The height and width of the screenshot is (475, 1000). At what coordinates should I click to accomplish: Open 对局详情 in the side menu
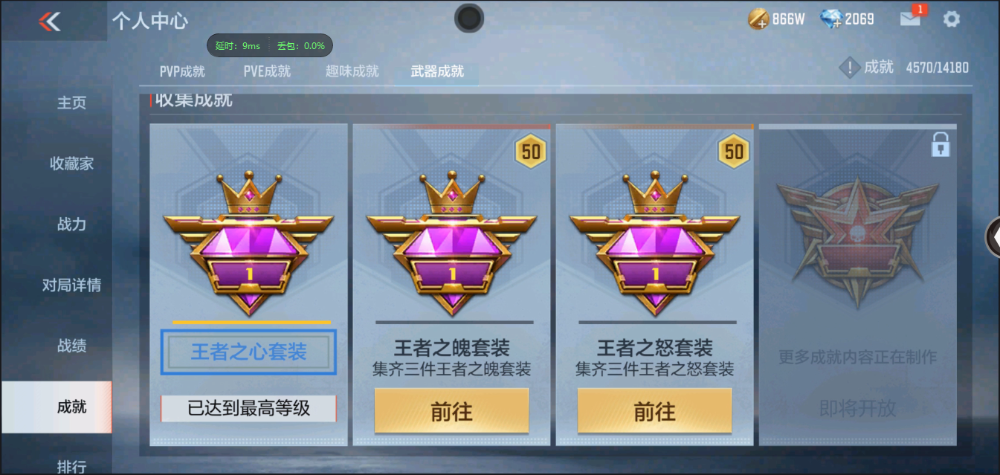71,285
